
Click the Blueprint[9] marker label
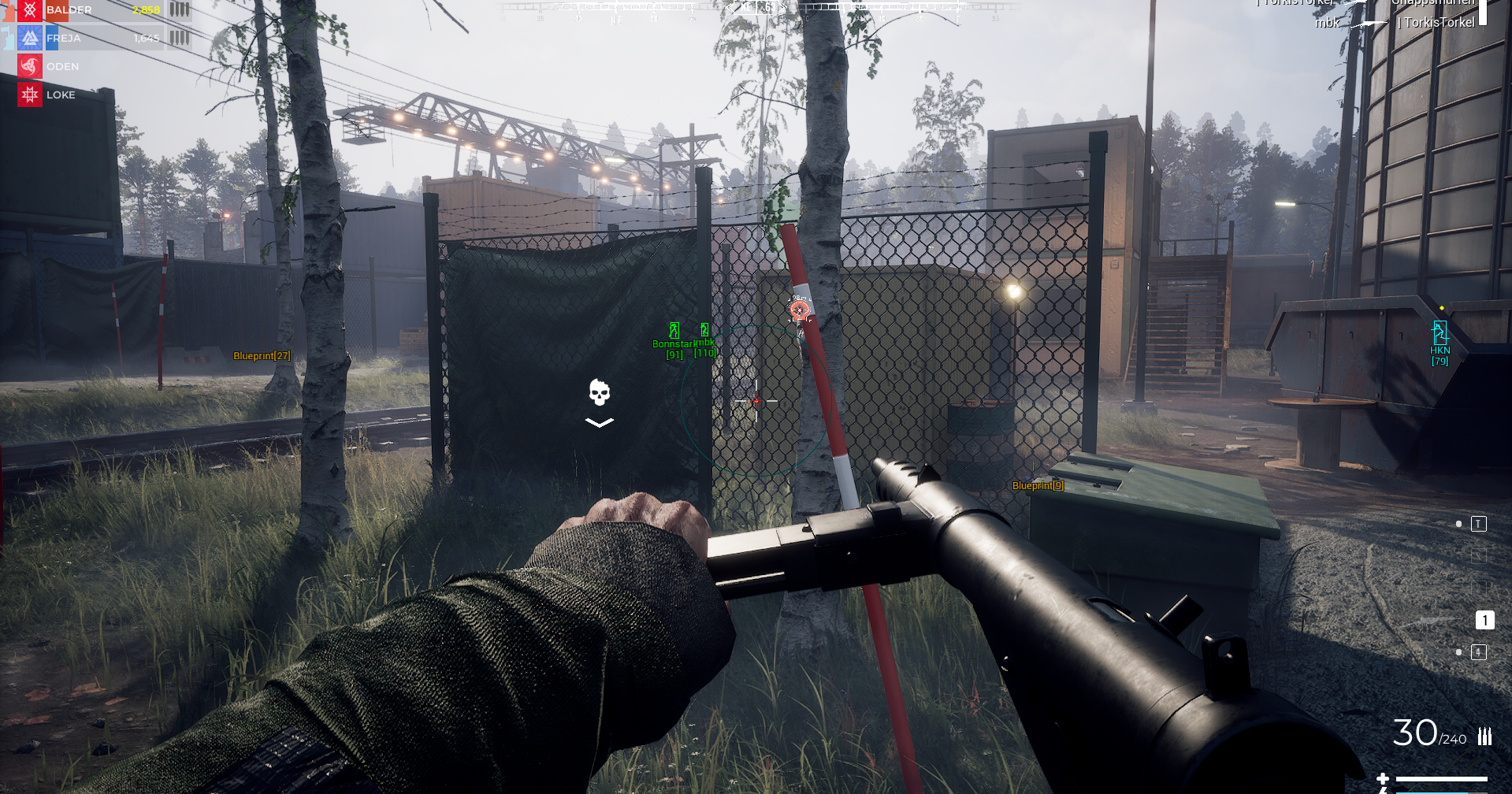tap(1038, 485)
